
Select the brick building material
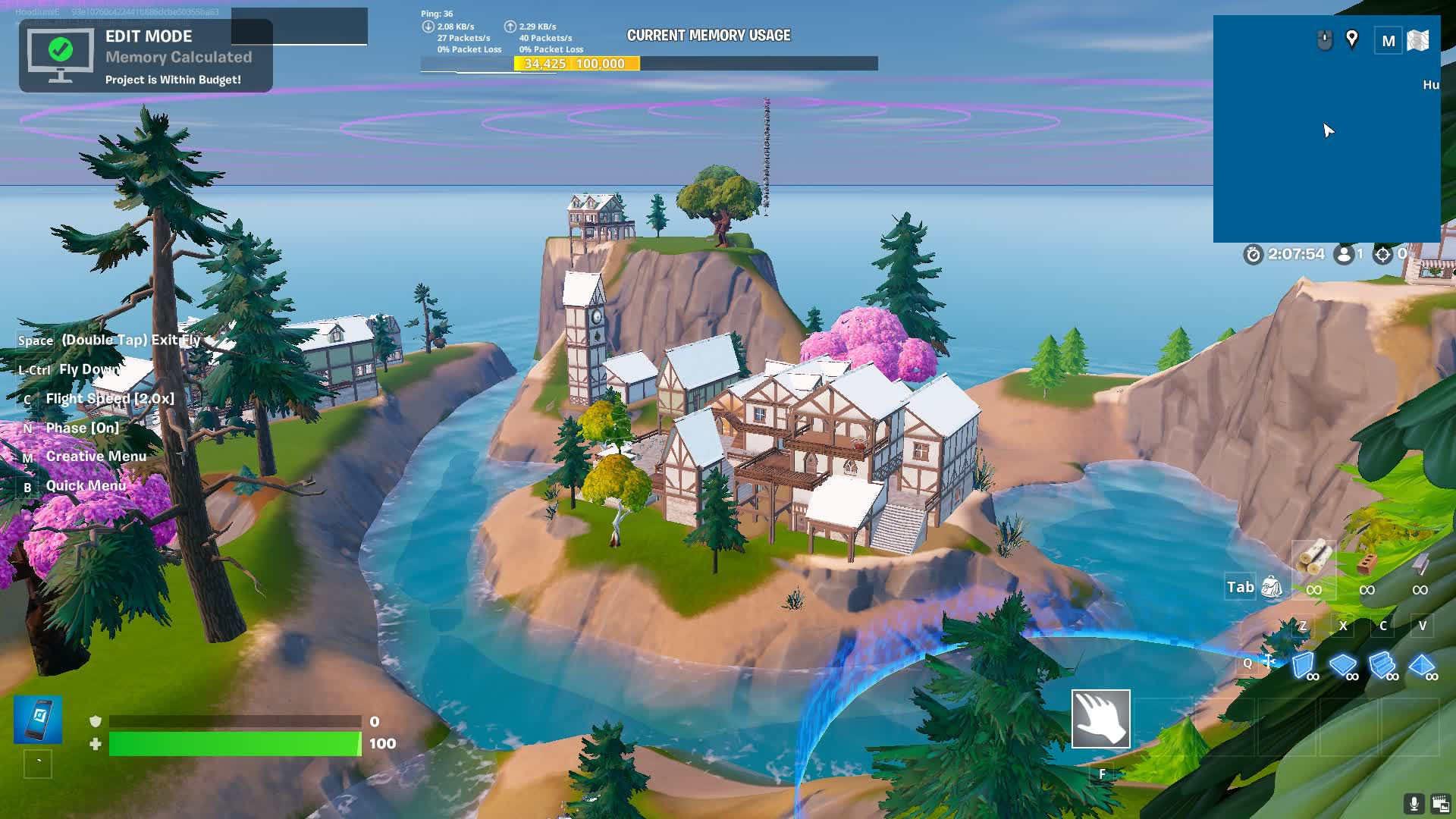pos(1367,563)
